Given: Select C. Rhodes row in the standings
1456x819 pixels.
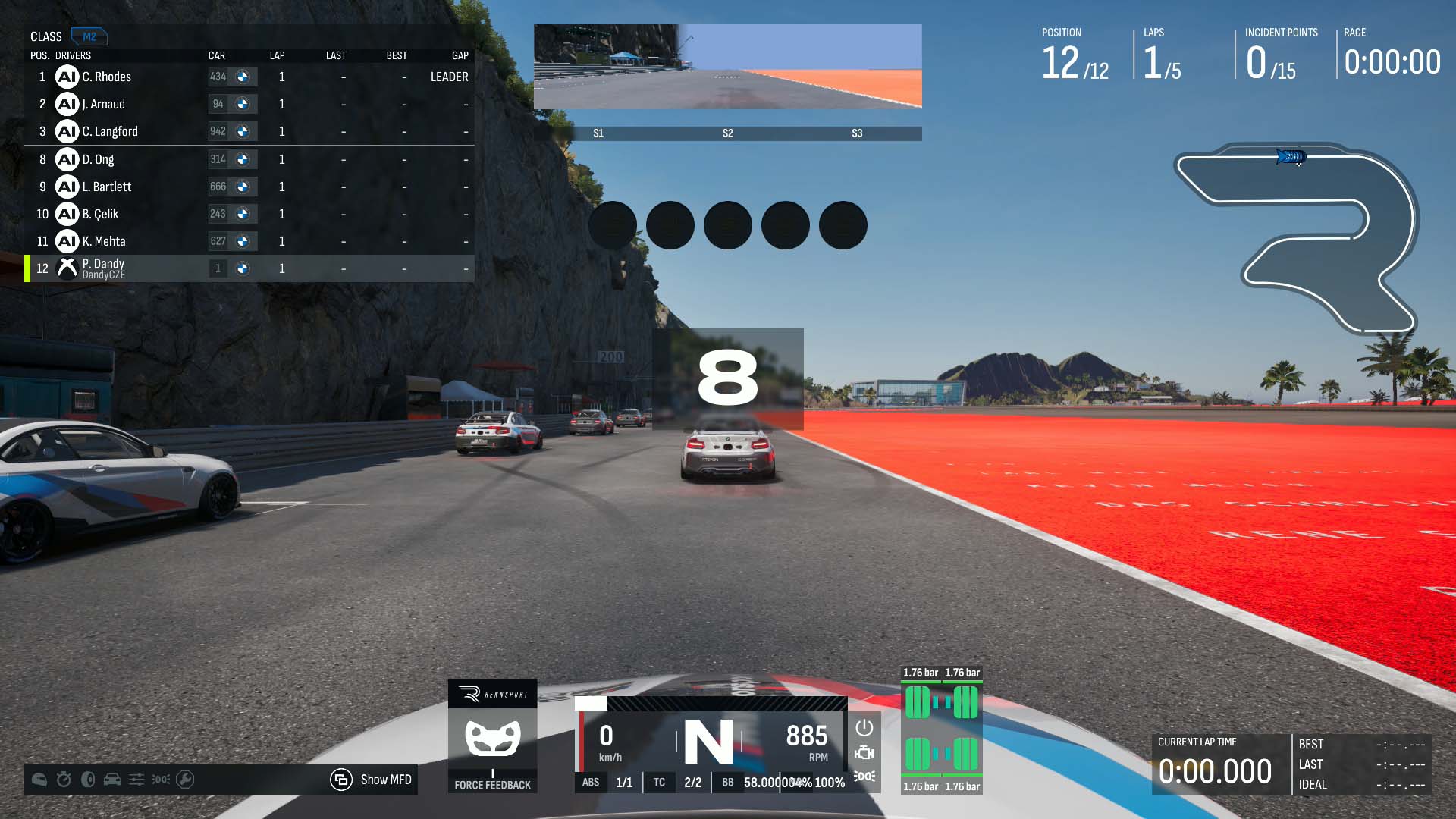Looking at the screenshot, I should pyautogui.click(x=250, y=77).
